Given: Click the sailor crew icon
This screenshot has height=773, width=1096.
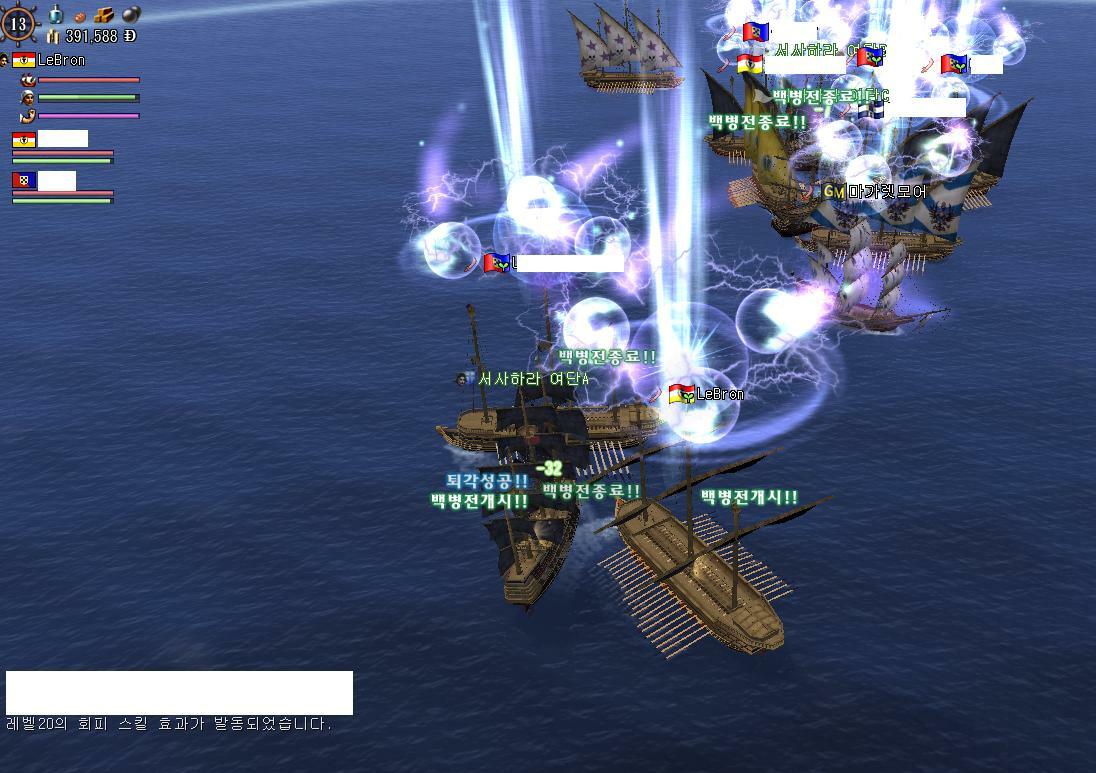Looking at the screenshot, I should [x=28, y=98].
